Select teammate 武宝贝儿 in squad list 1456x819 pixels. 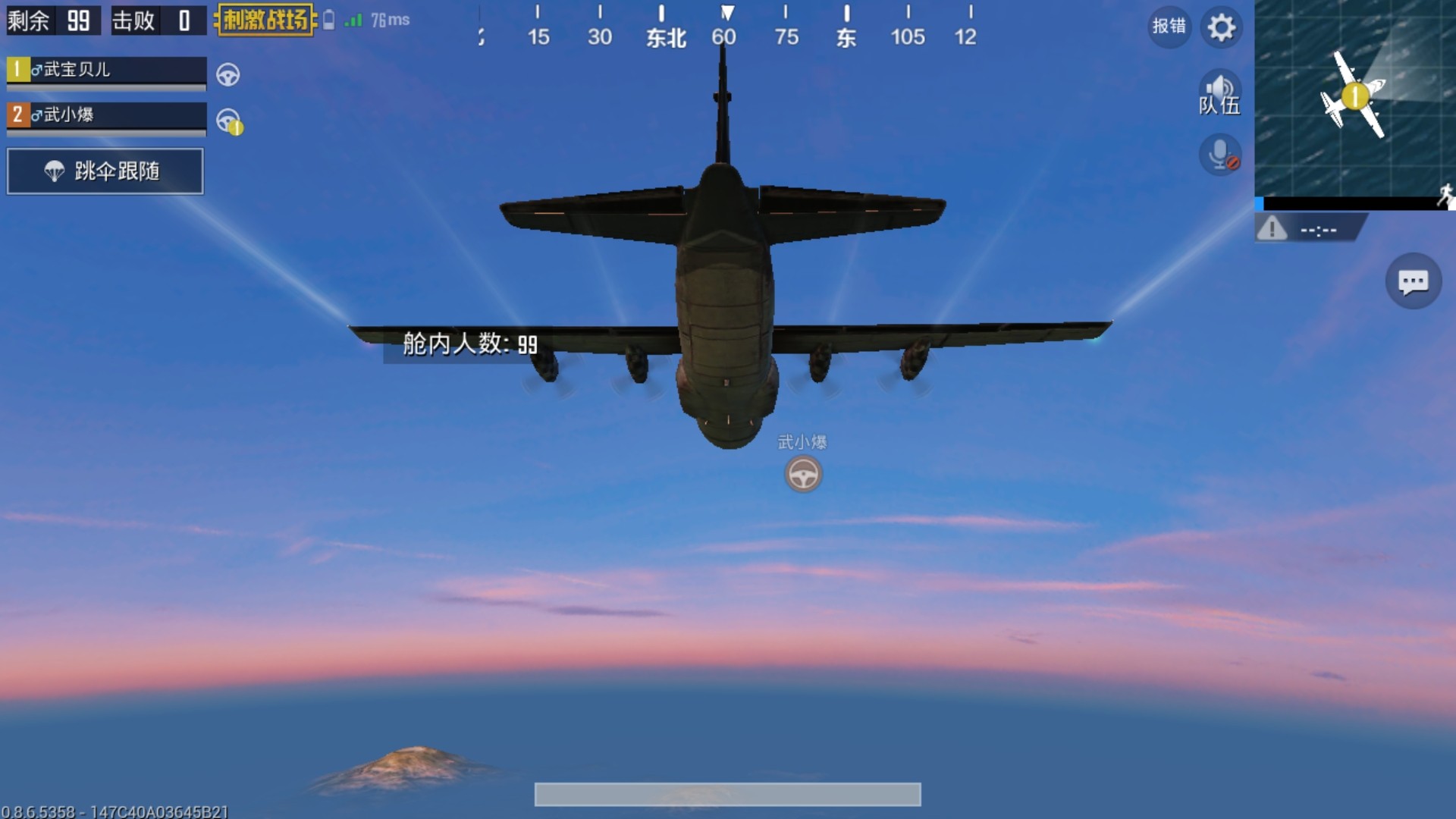[x=106, y=71]
